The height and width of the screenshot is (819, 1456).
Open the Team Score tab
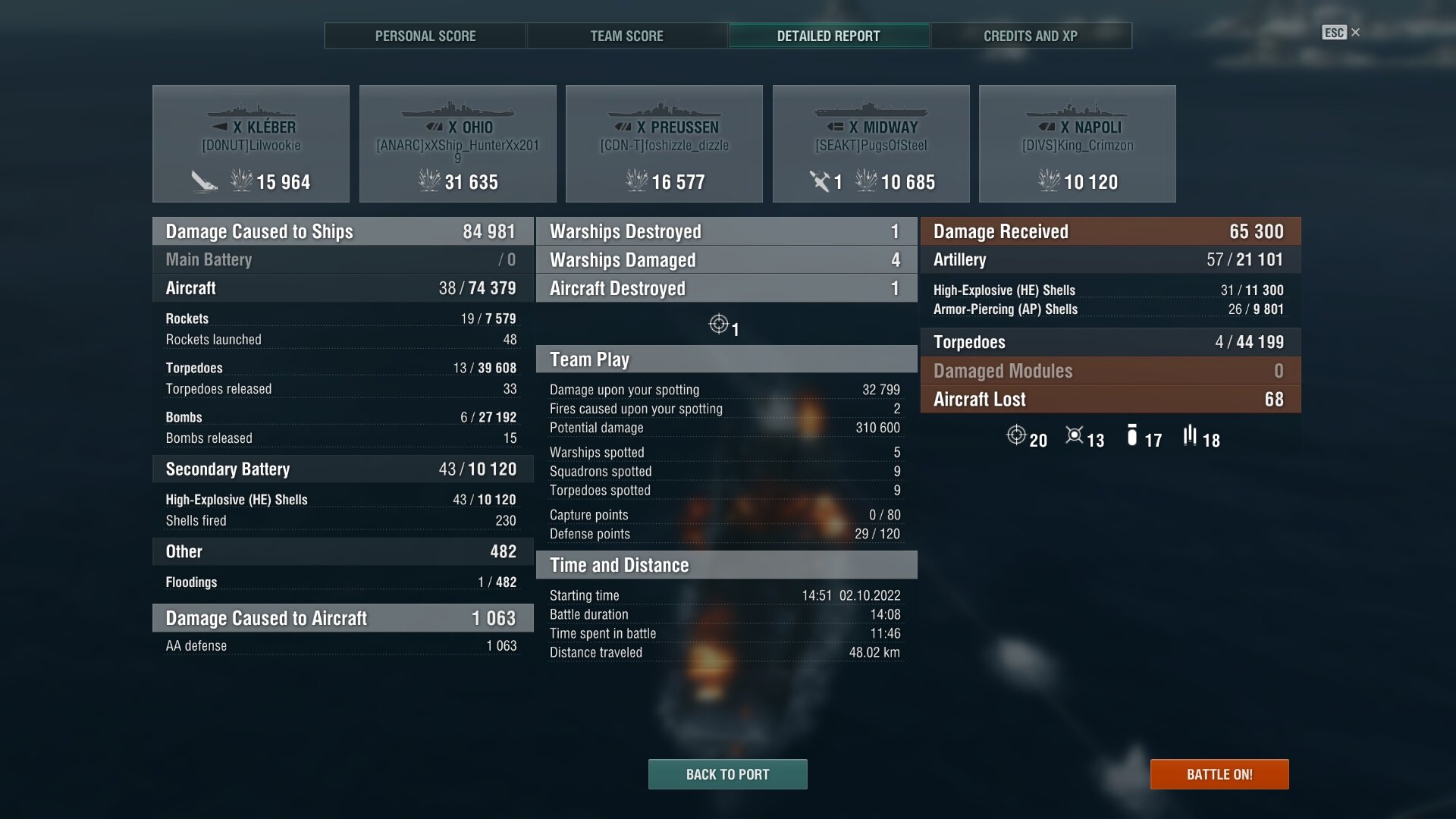[x=626, y=36]
